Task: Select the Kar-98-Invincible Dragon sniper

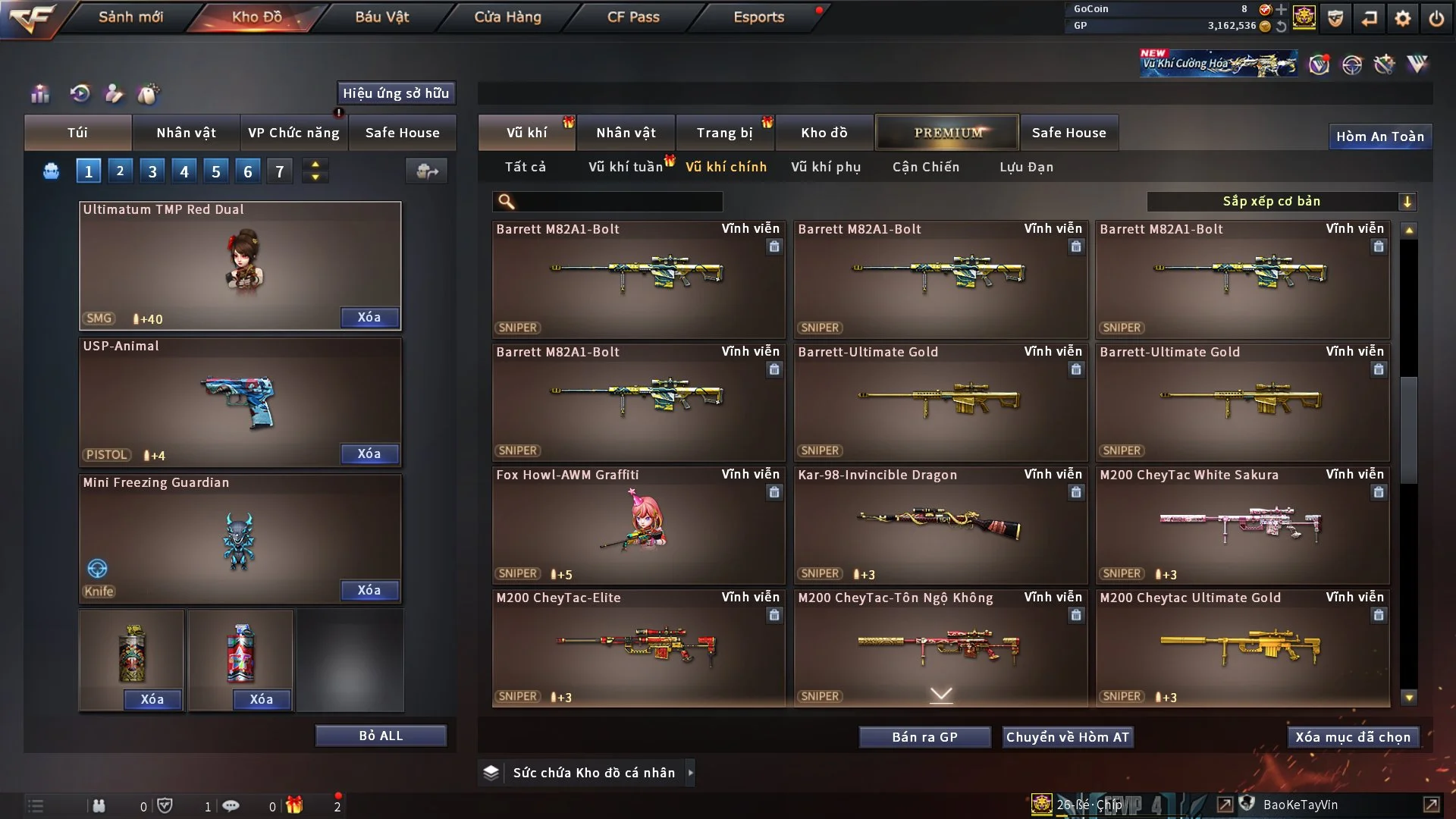Action: 940,525
